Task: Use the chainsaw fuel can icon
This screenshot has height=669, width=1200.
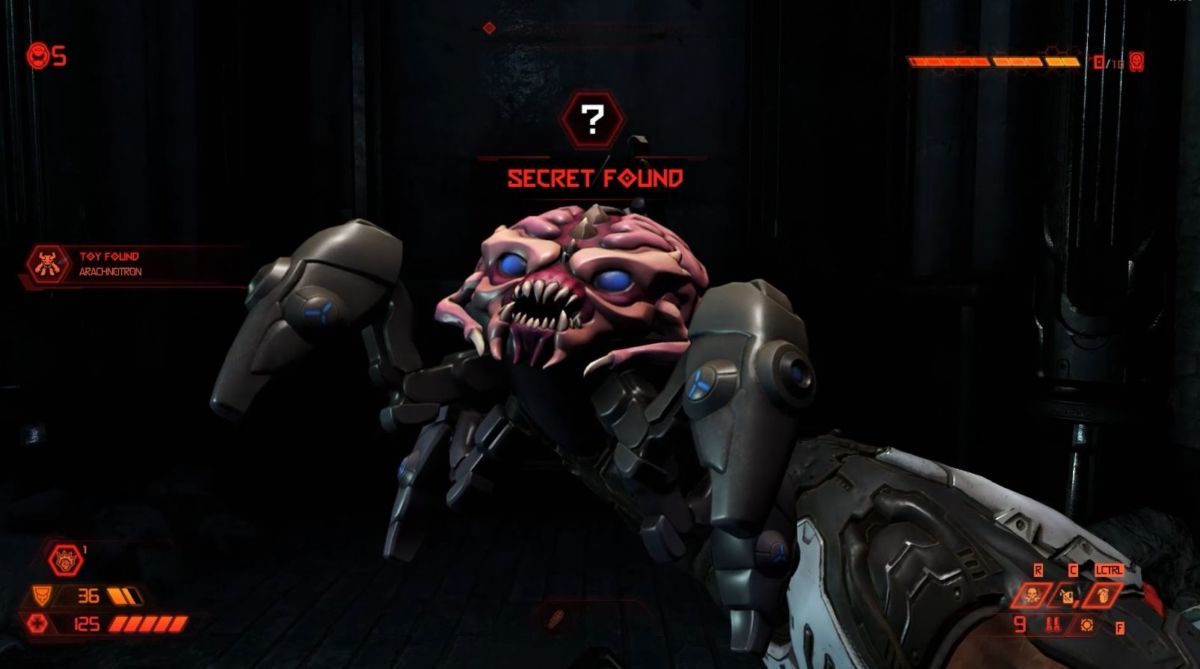Action: pos(1066,597)
